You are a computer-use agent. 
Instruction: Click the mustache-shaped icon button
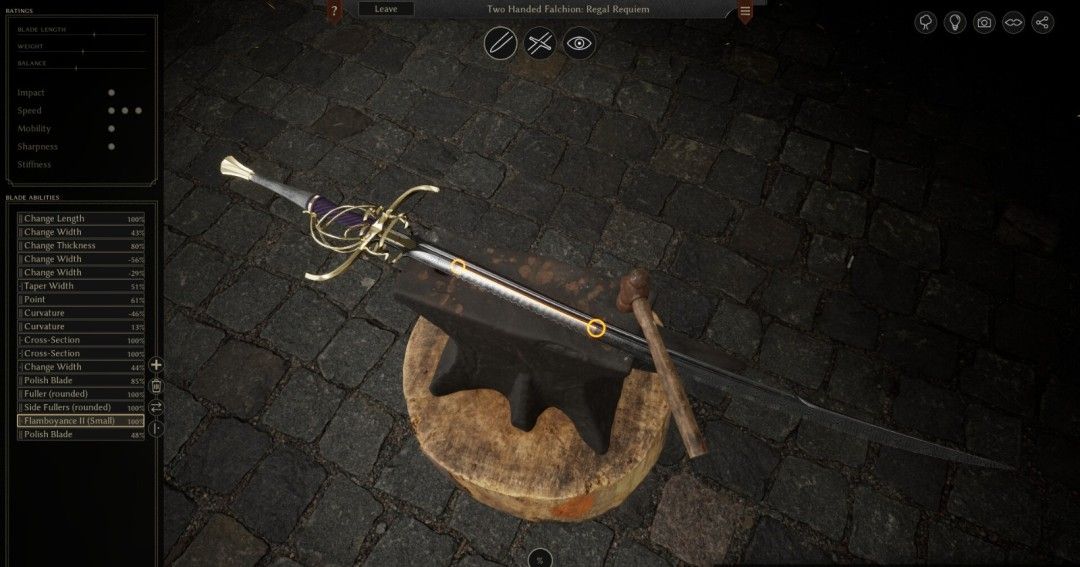click(x=1013, y=22)
